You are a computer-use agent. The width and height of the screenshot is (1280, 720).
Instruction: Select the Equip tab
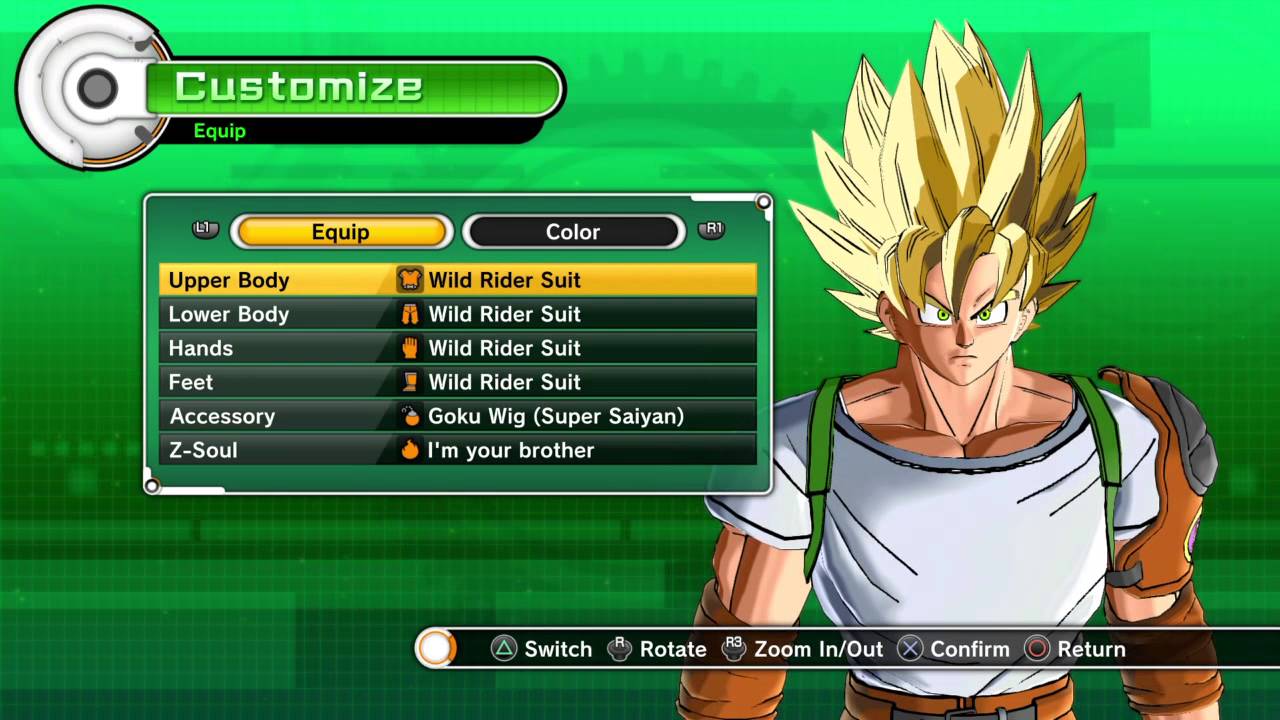click(x=341, y=232)
